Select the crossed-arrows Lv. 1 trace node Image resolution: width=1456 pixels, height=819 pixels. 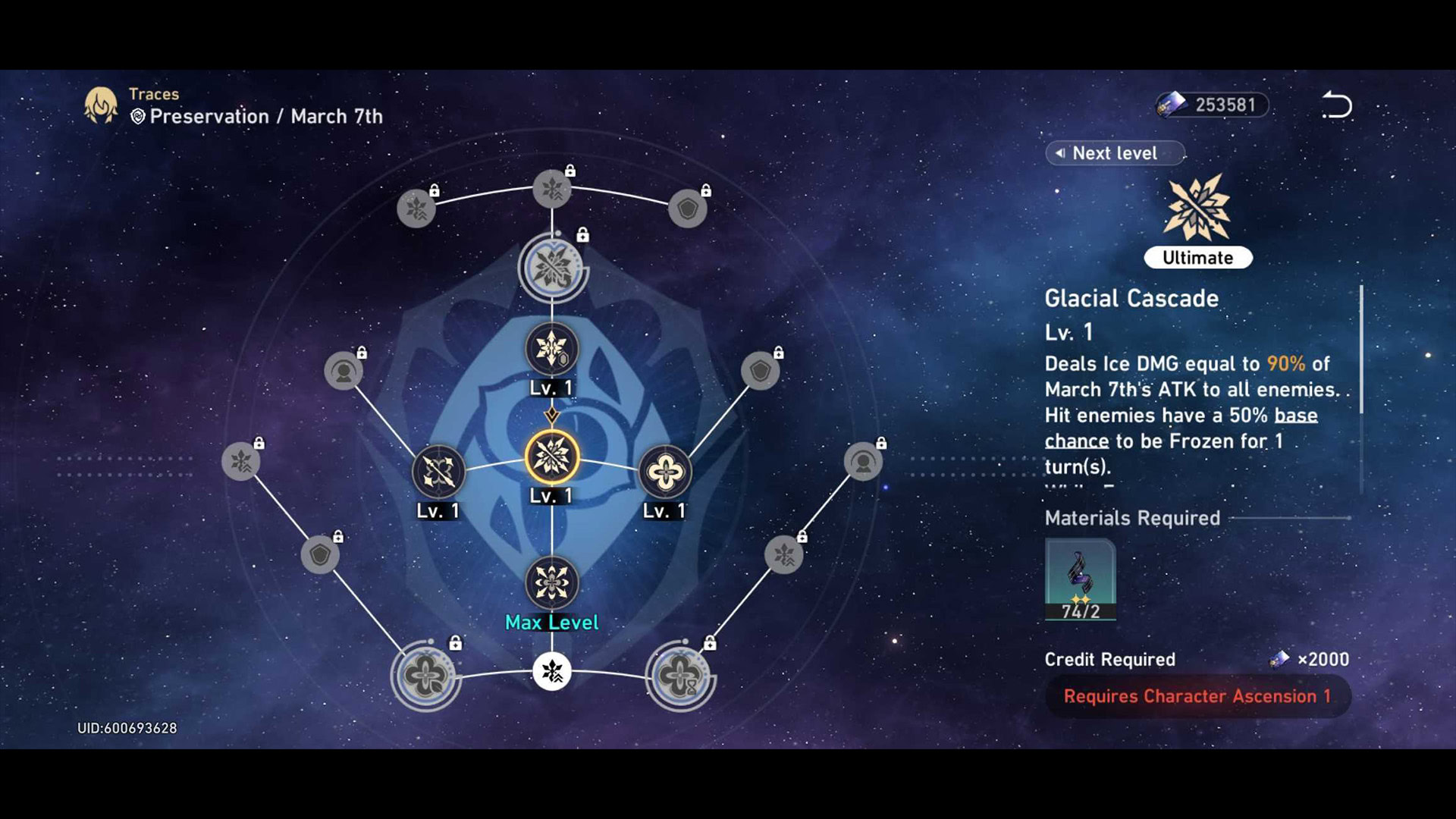[438, 472]
